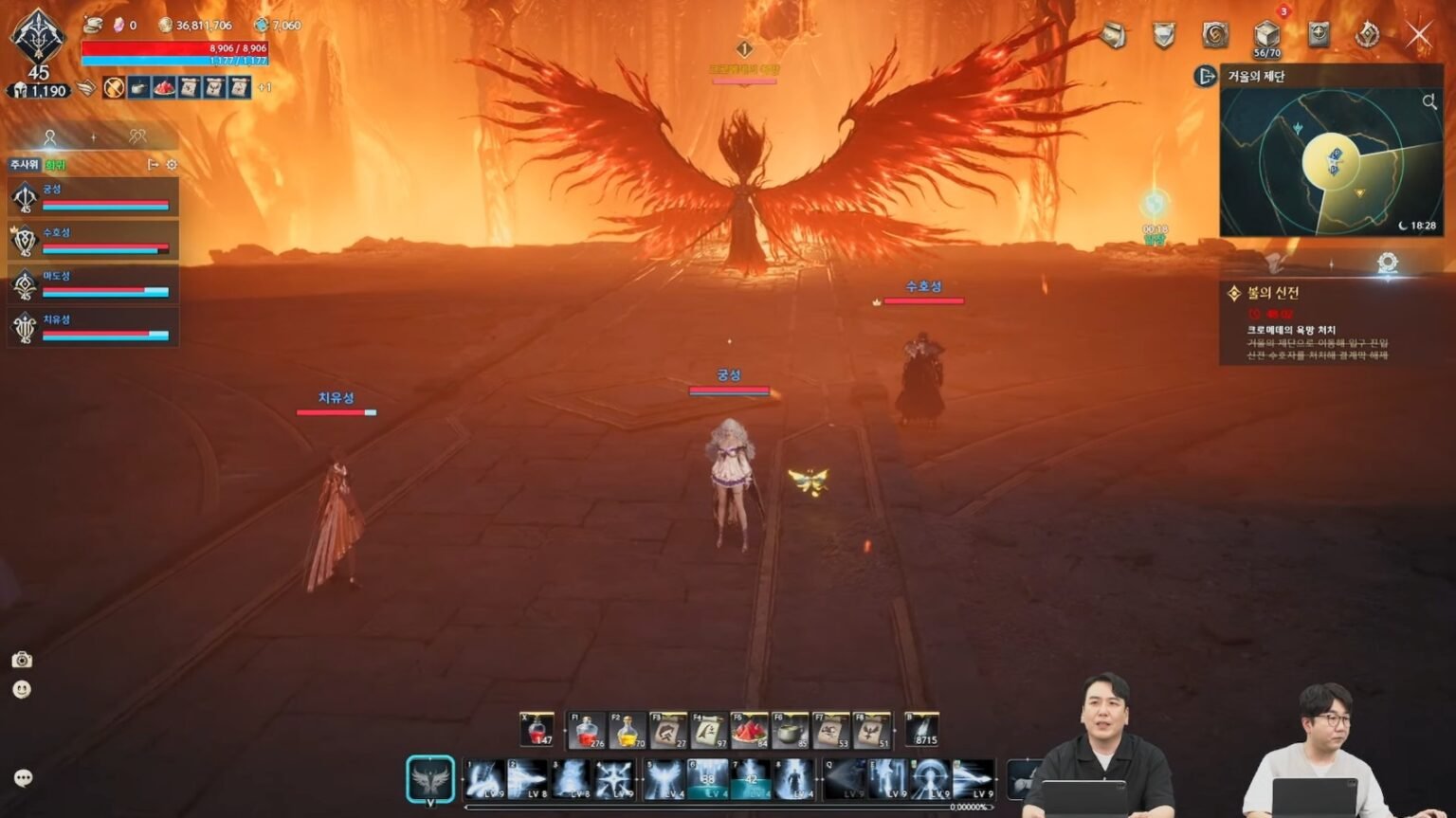Click the bag icon in the top-right toolbar
This screenshot has height=818, width=1456.
tap(1111, 33)
